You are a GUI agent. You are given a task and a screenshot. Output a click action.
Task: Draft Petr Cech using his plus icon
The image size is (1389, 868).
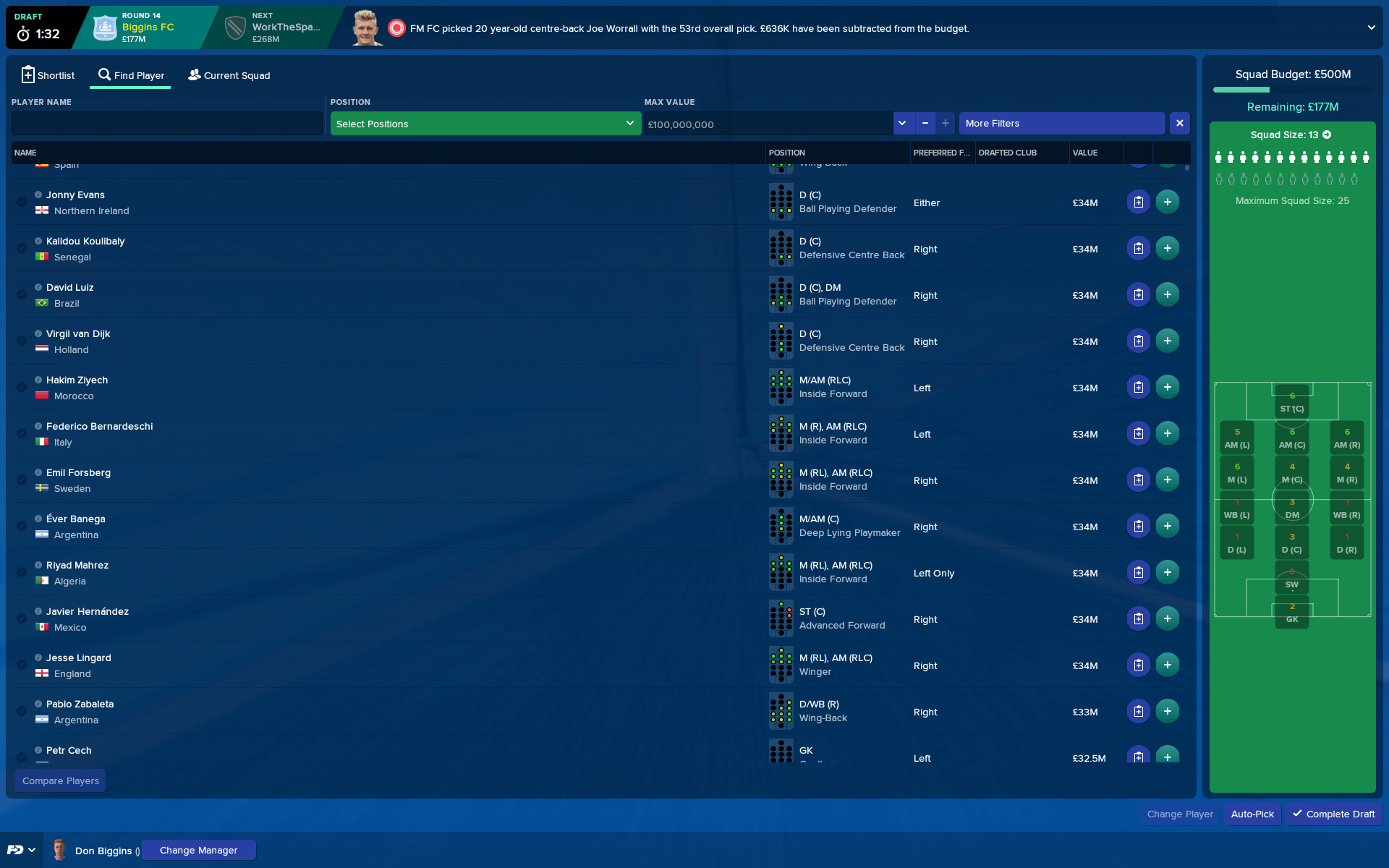pos(1167,757)
